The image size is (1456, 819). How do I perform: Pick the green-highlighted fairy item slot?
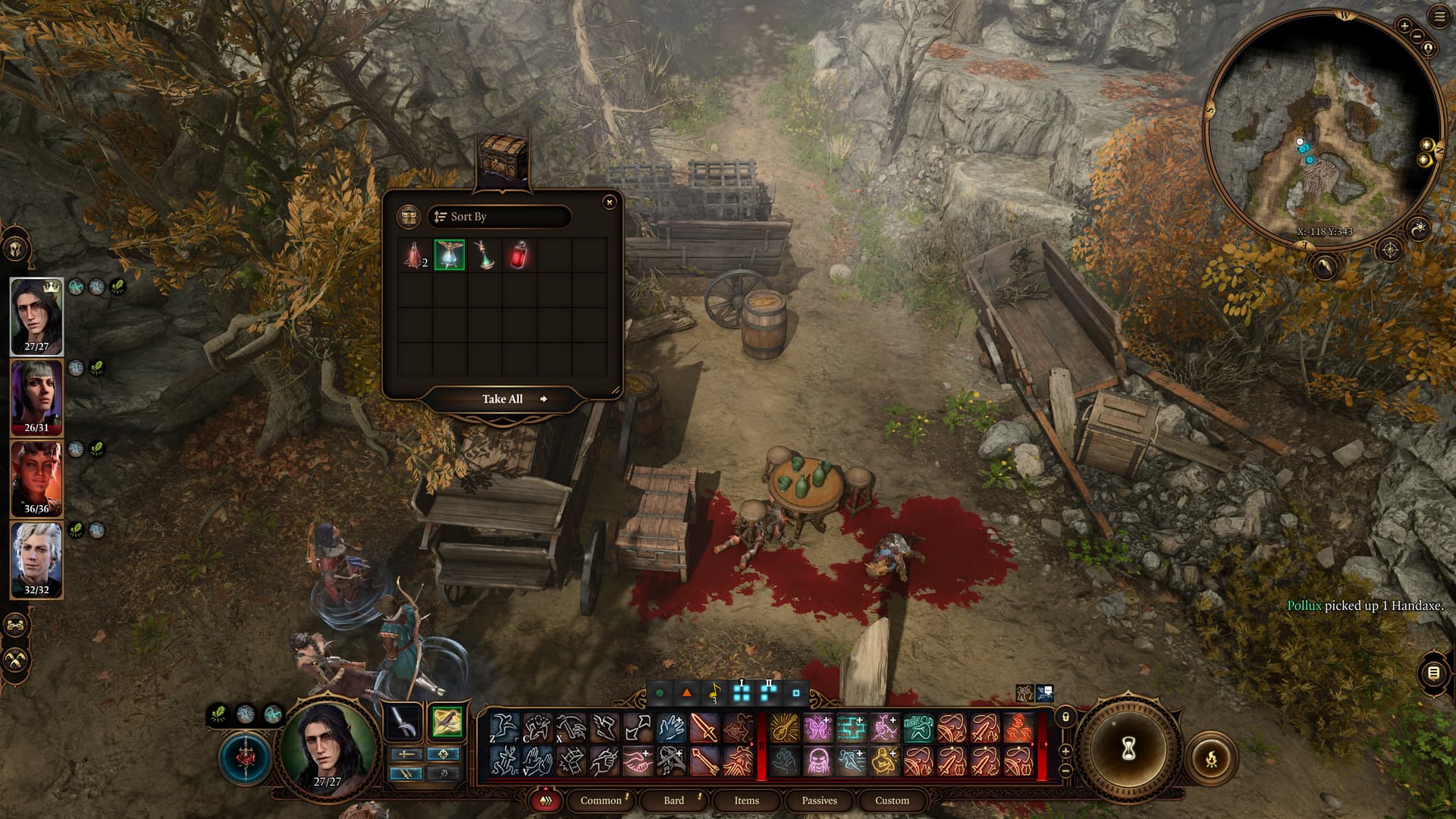click(x=449, y=256)
